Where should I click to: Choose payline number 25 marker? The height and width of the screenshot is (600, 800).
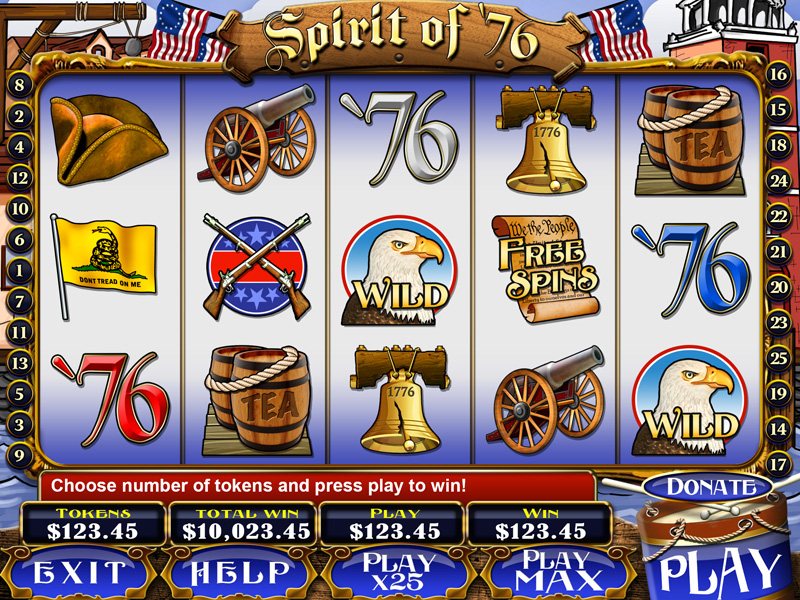[x=778, y=358]
